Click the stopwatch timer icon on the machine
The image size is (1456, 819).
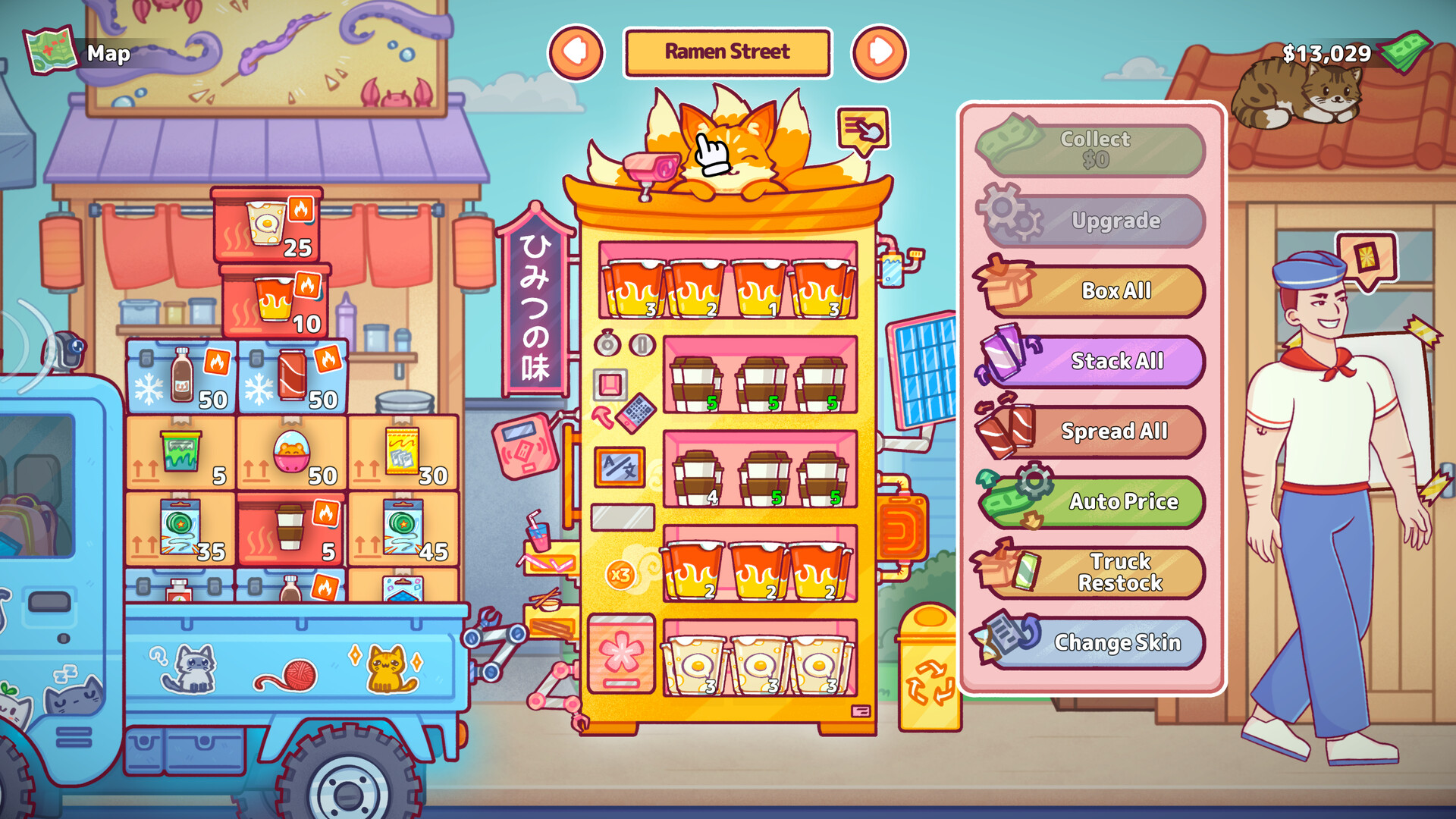click(x=607, y=343)
